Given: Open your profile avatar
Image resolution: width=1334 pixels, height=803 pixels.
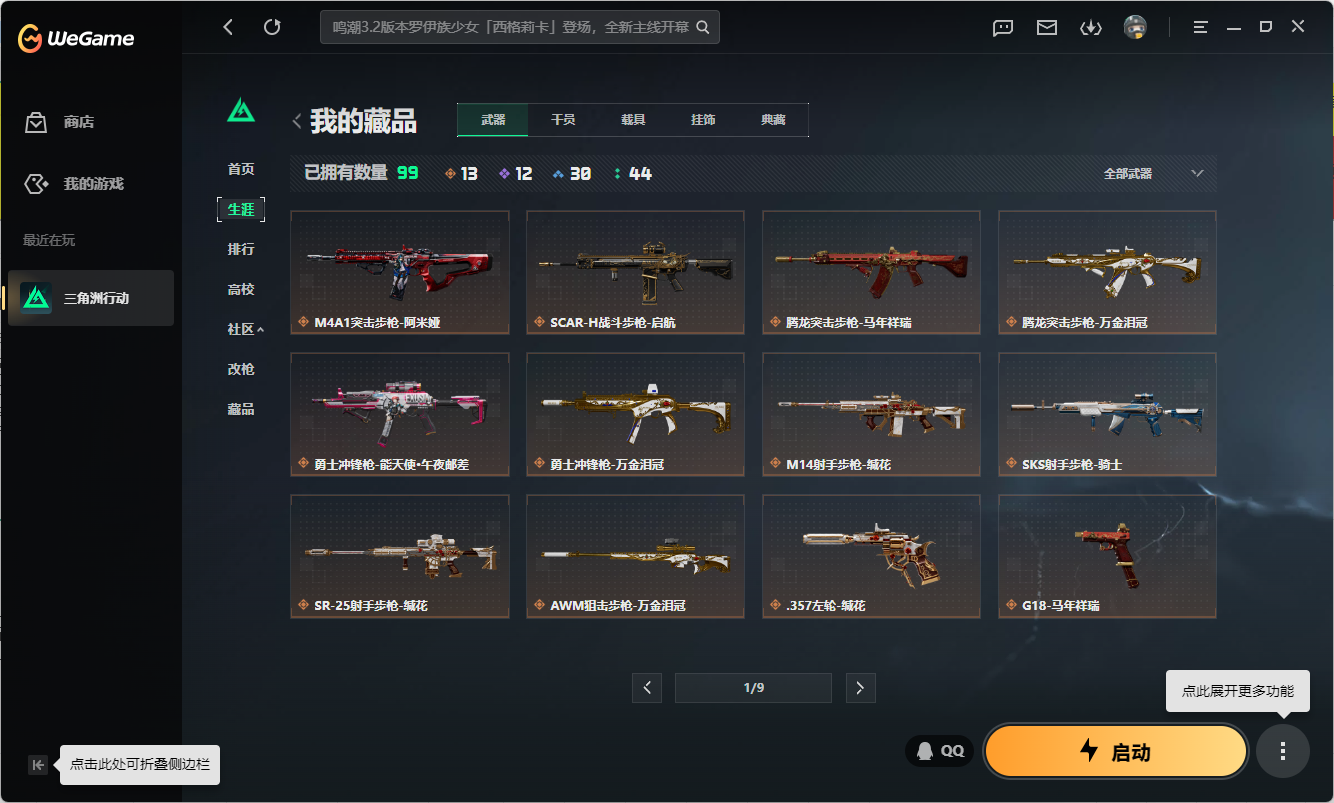Looking at the screenshot, I should 1134,27.
